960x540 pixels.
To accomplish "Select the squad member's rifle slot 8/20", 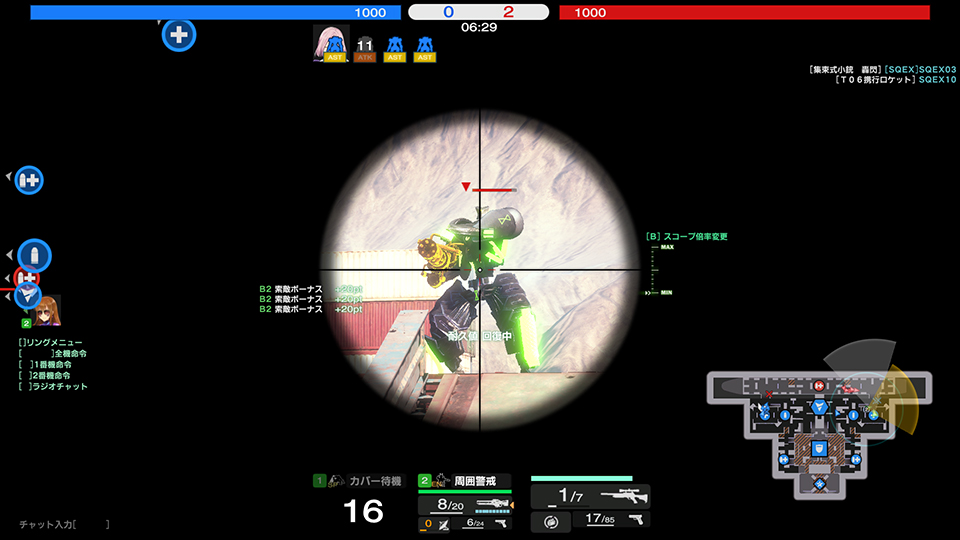I will tap(465, 505).
